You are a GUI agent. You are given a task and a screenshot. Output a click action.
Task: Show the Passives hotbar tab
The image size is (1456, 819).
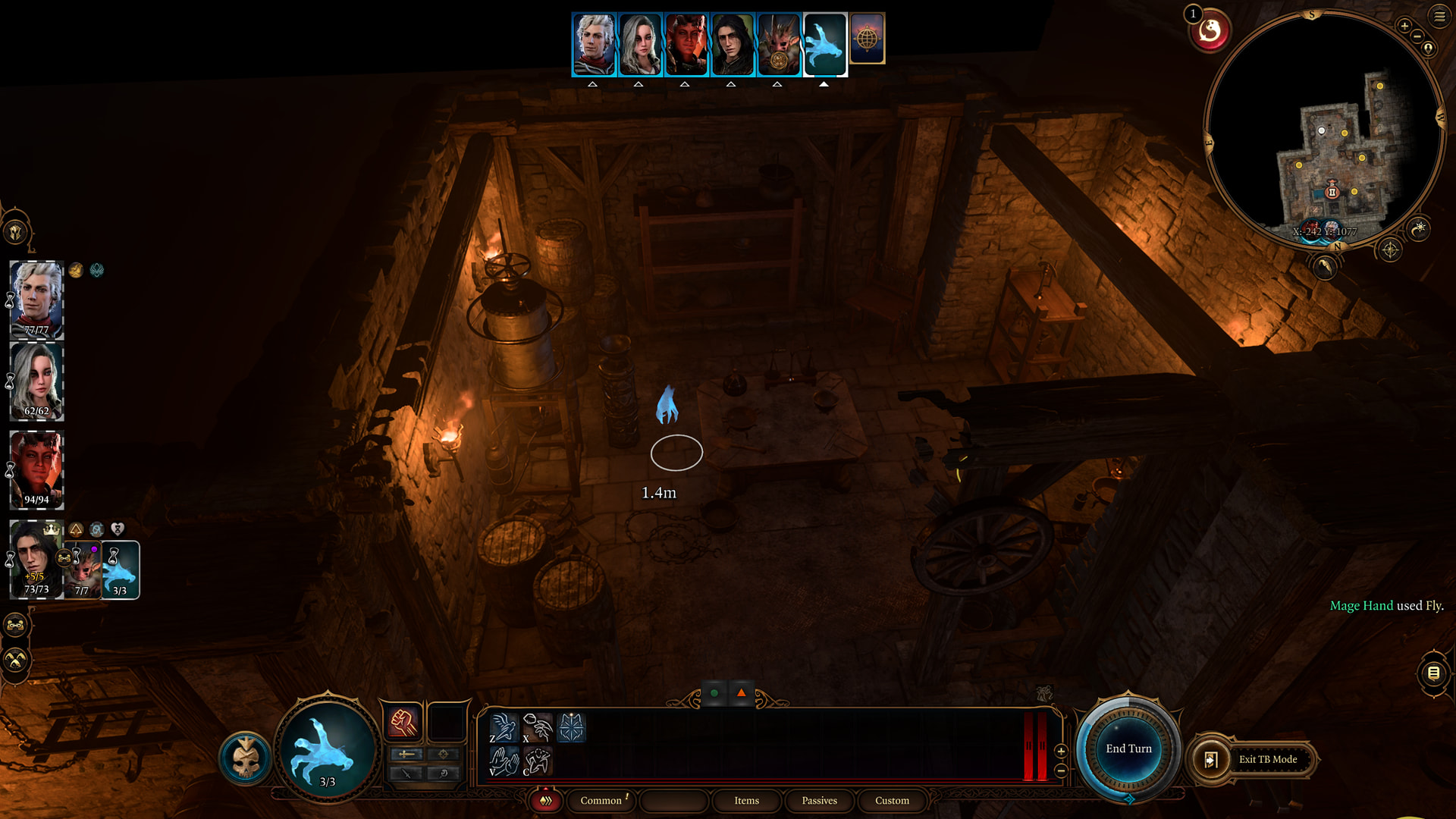tap(819, 800)
